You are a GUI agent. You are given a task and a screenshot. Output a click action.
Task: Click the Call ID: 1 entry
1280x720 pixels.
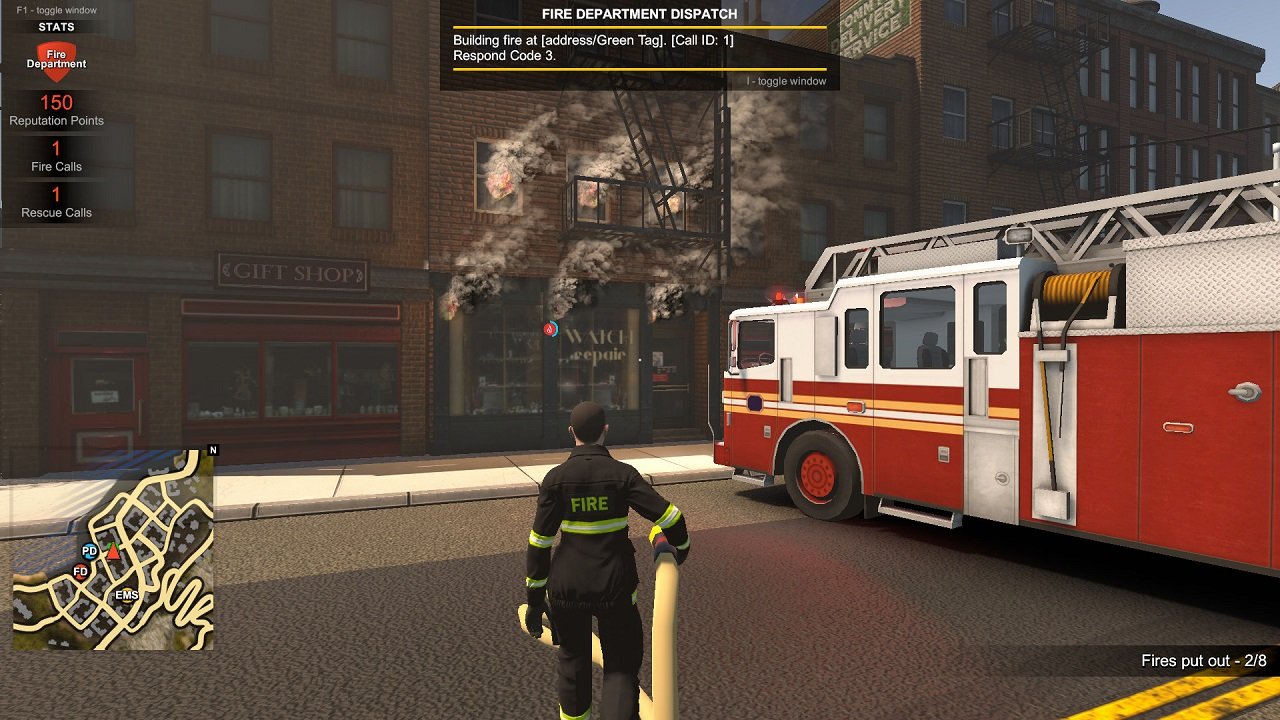coord(703,39)
